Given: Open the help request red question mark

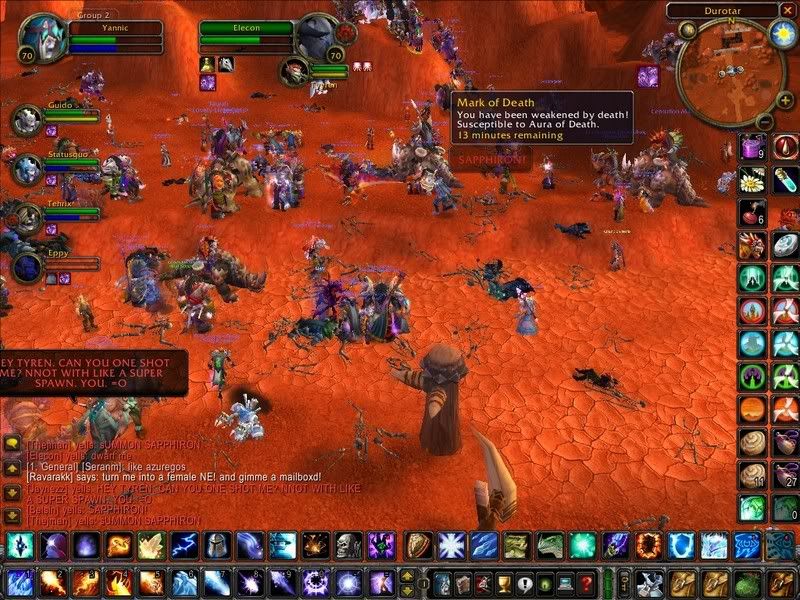Looking at the screenshot, I should click(x=587, y=583).
